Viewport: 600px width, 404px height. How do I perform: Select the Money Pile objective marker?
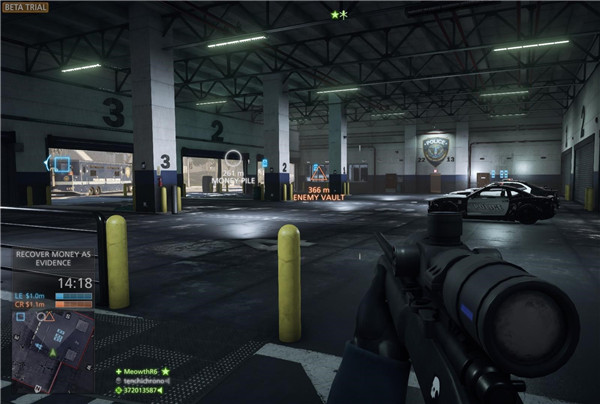[233, 158]
